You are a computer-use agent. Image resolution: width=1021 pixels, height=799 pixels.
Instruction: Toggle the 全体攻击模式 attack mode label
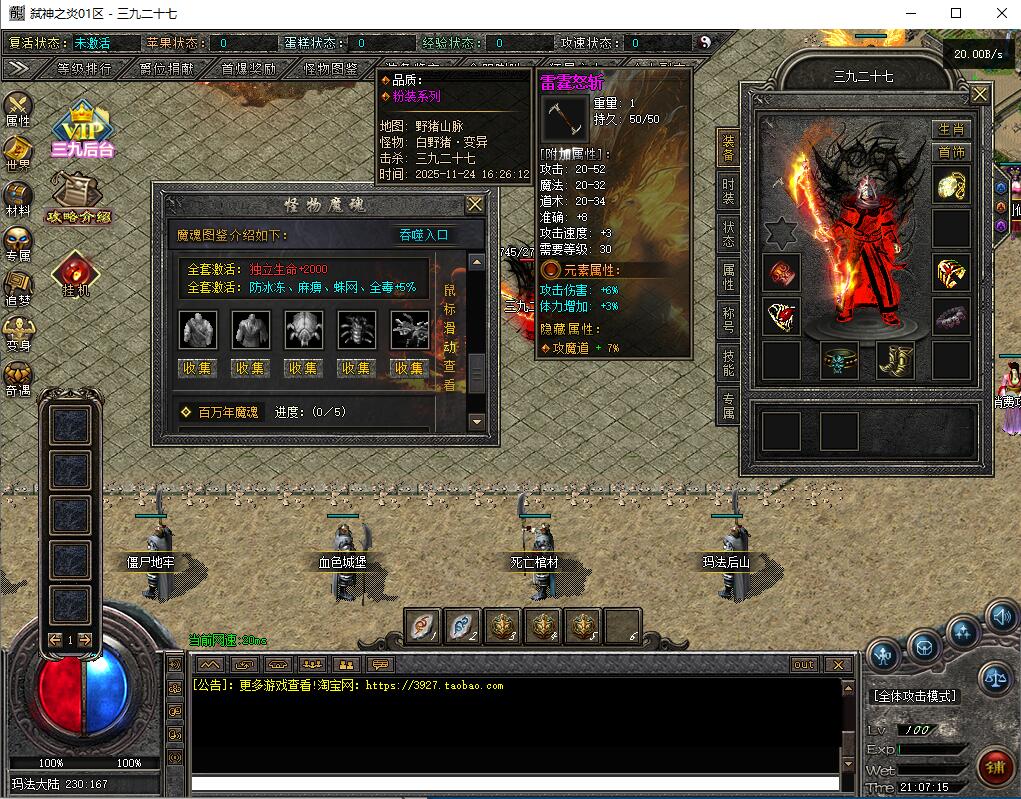pos(914,696)
